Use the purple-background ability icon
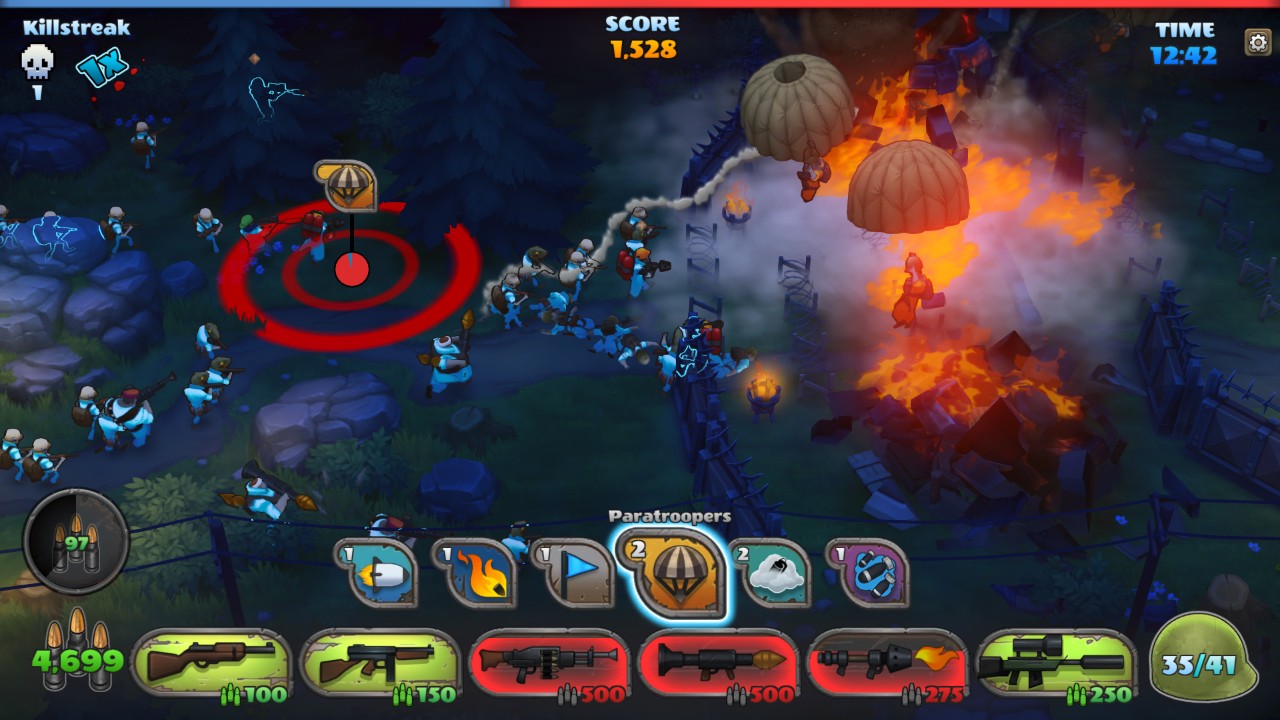This screenshot has height=720, width=1280. [868, 574]
